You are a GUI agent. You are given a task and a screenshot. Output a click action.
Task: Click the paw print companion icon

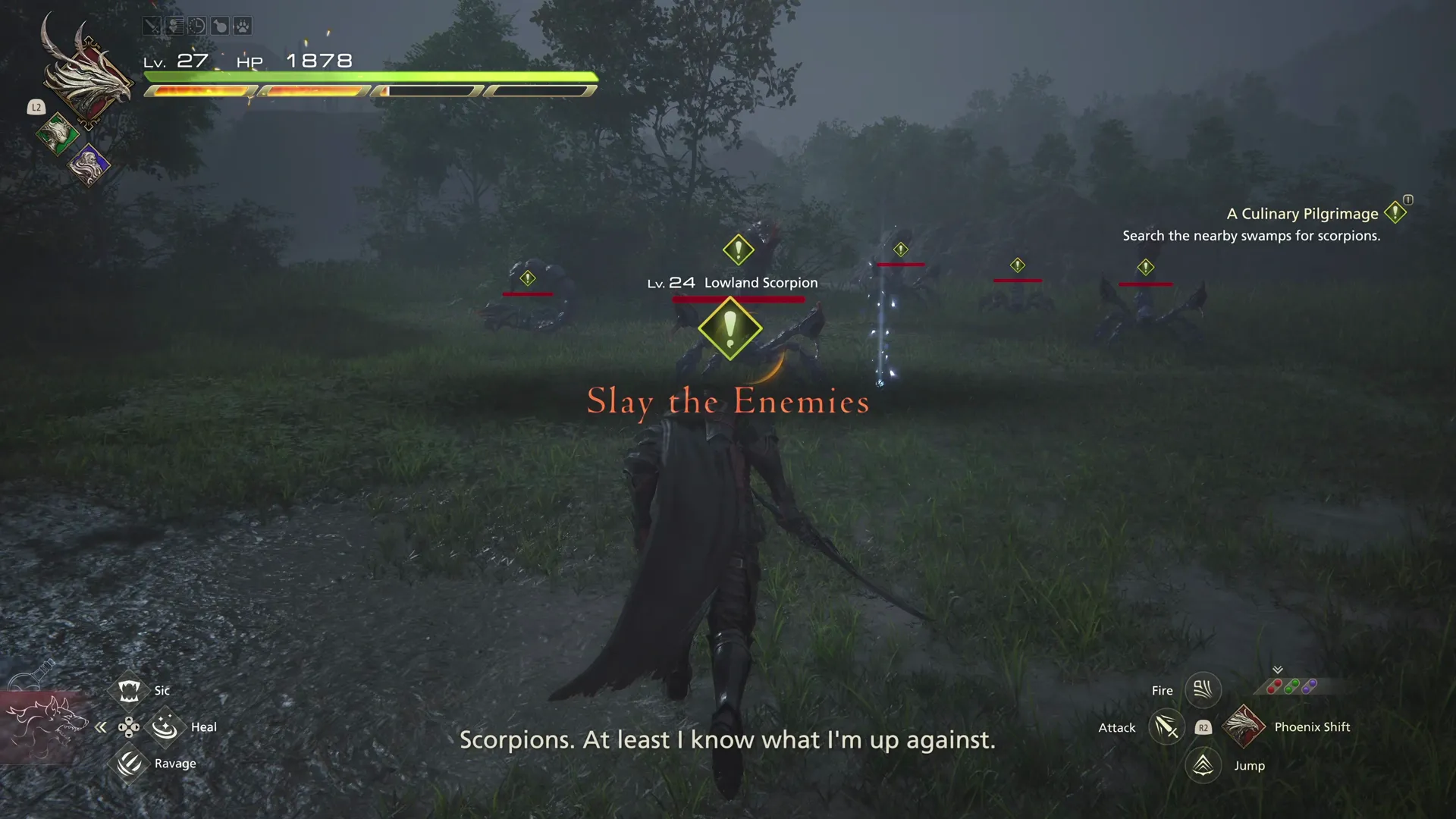pyautogui.click(x=240, y=25)
